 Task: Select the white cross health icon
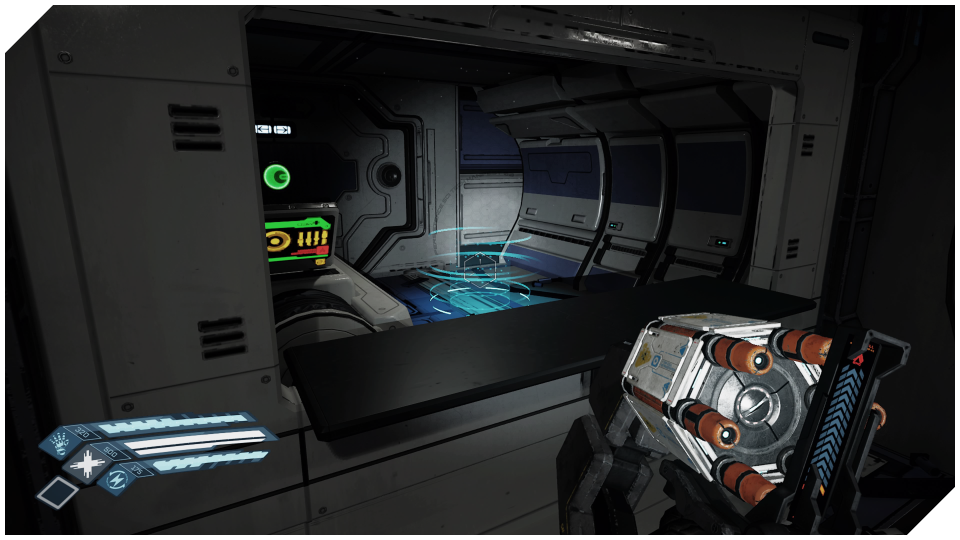[x=88, y=465]
